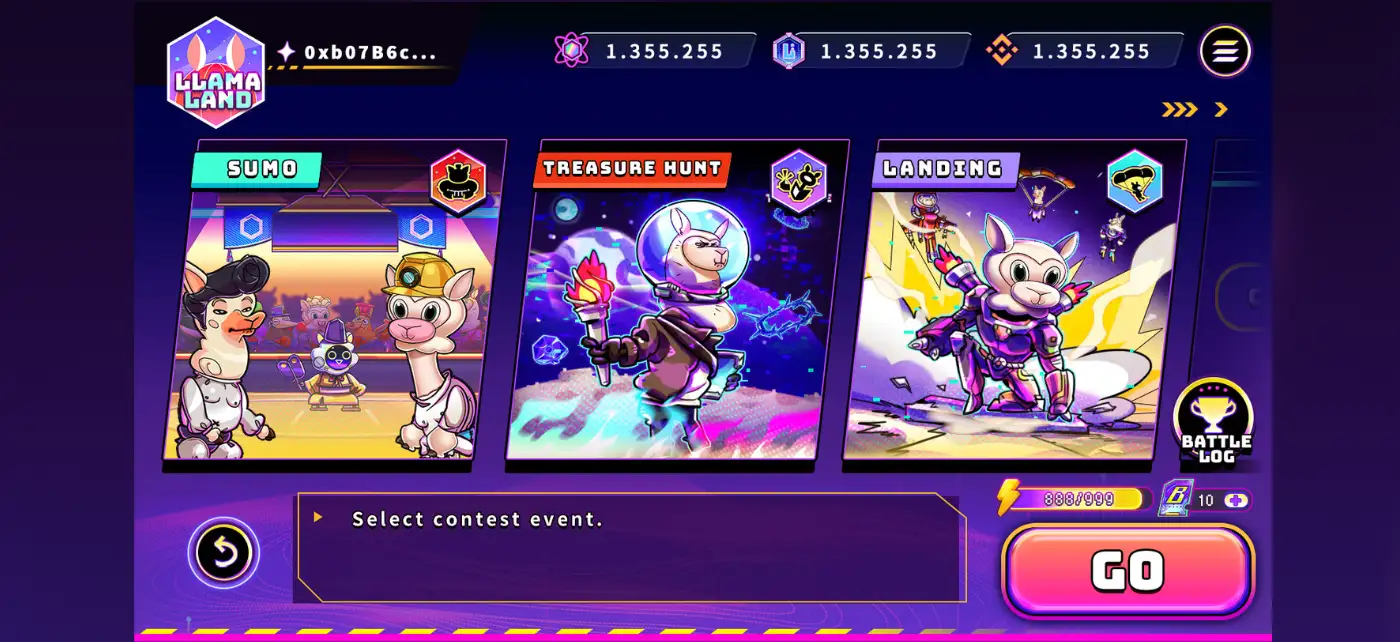Open the hamburger menu button
The height and width of the screenshot is (642, 1400).
[1225, 51]
